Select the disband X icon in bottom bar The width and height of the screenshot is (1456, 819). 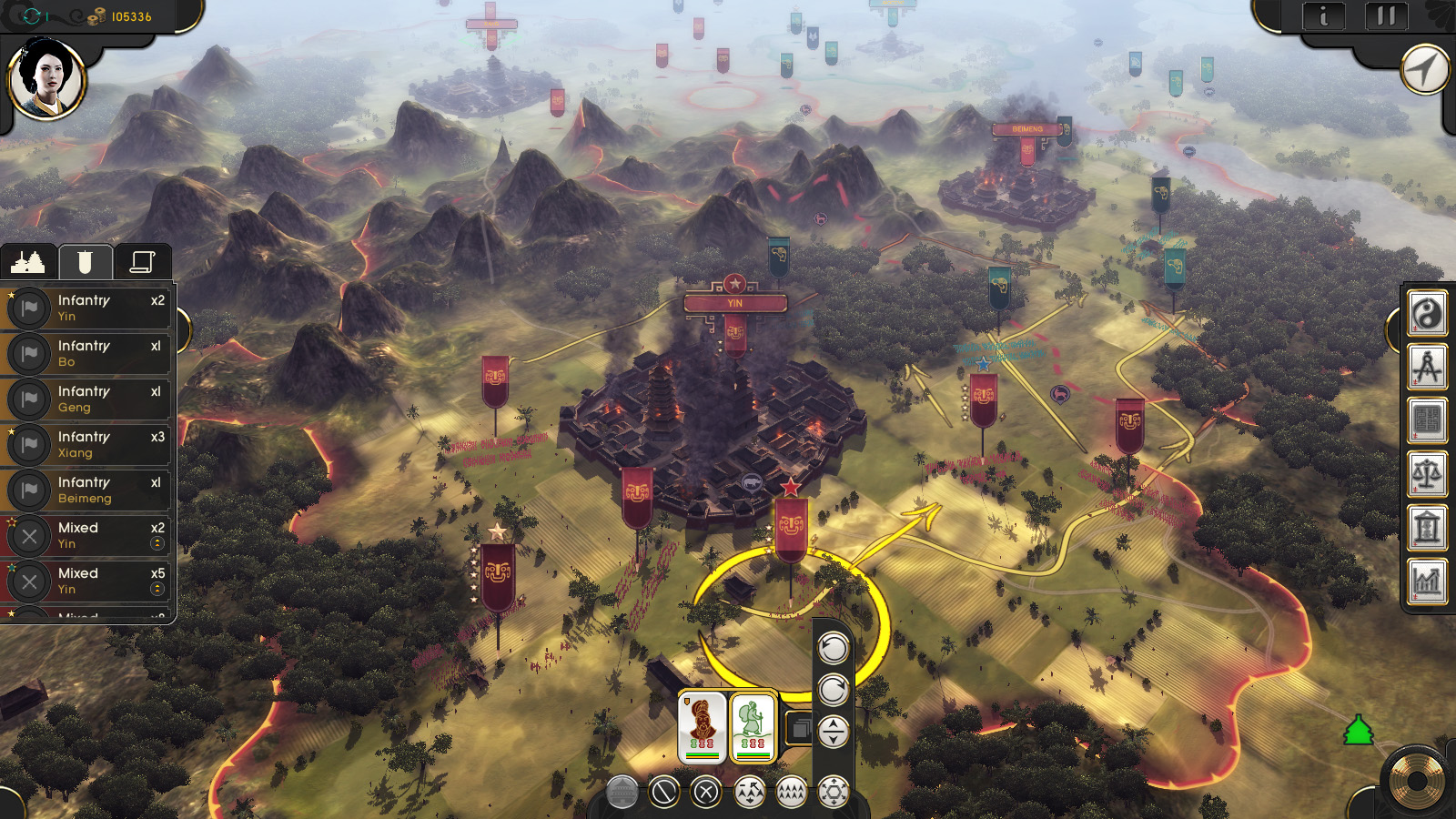coord(705,791)
